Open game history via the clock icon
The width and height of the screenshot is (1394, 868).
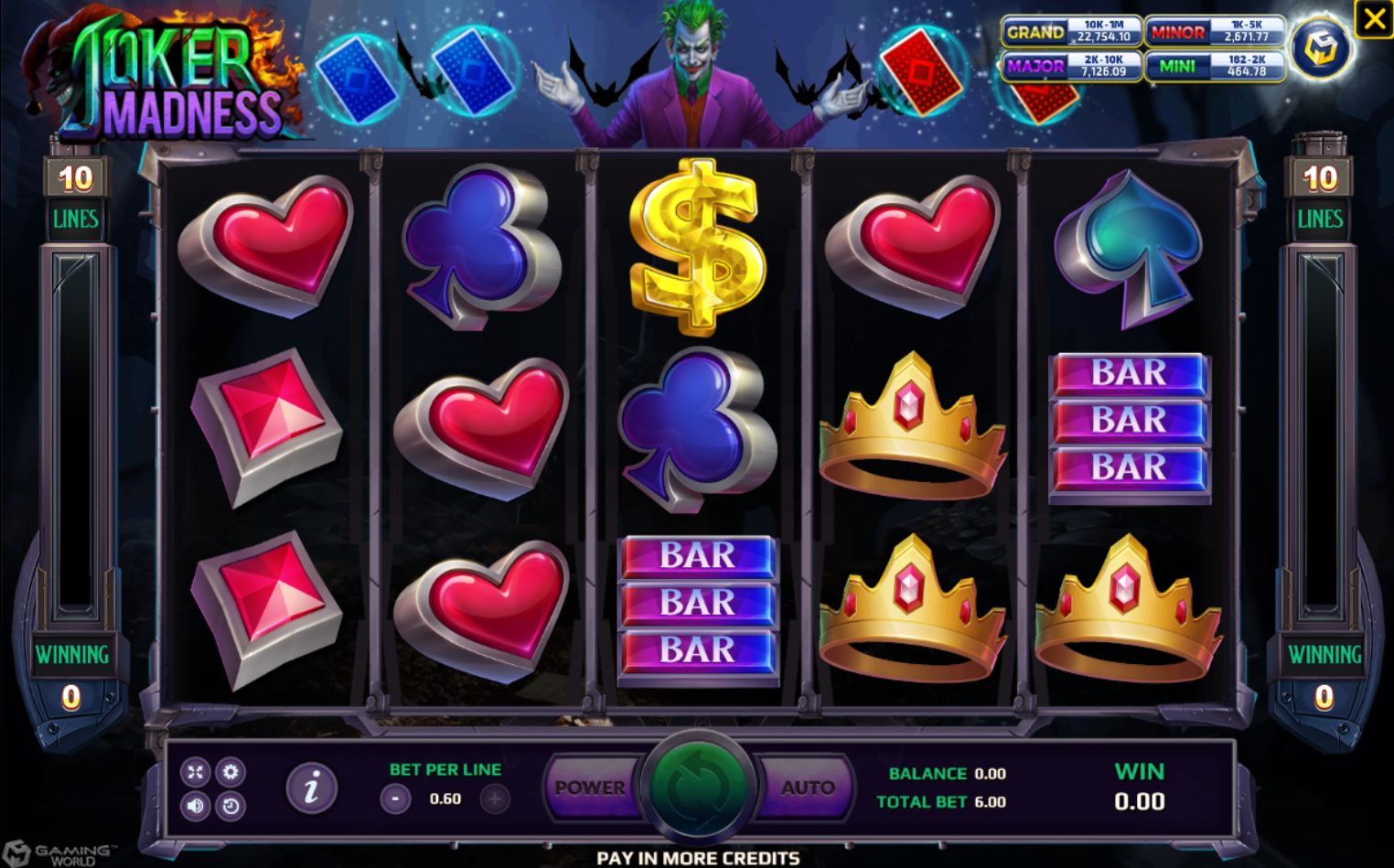[229, 807]
